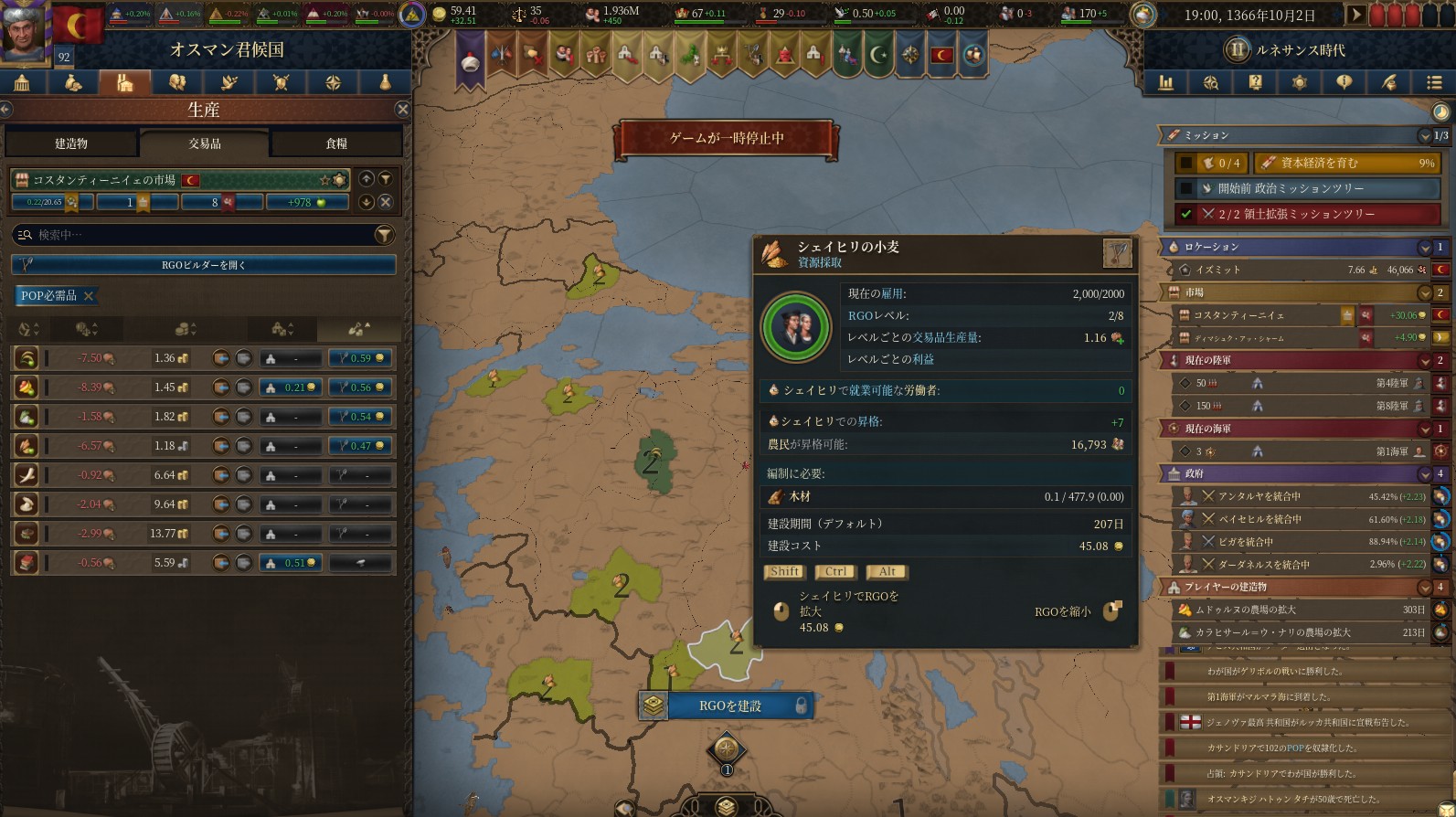This screenshot has width=1456, height=817.
Task: Open the ムドゥルヌの農場の拡大 construction entry
Action: [x=1298, y=610]
